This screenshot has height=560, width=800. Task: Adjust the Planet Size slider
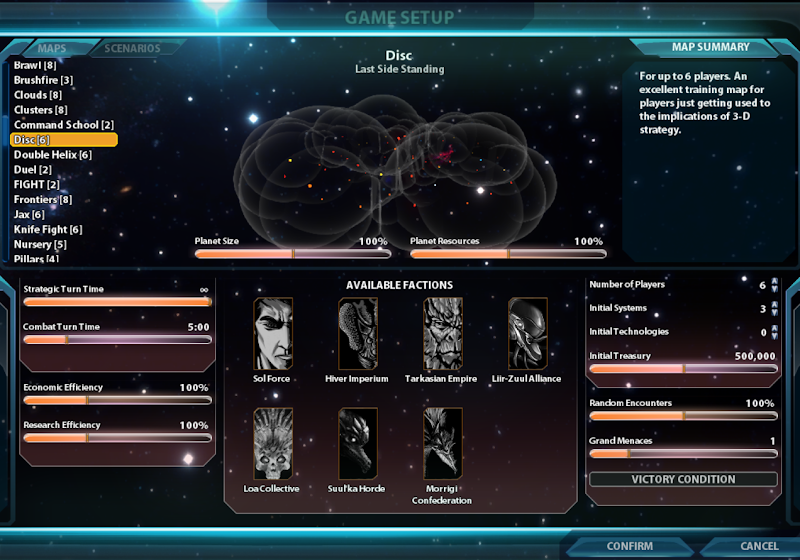tap(293, 254)
